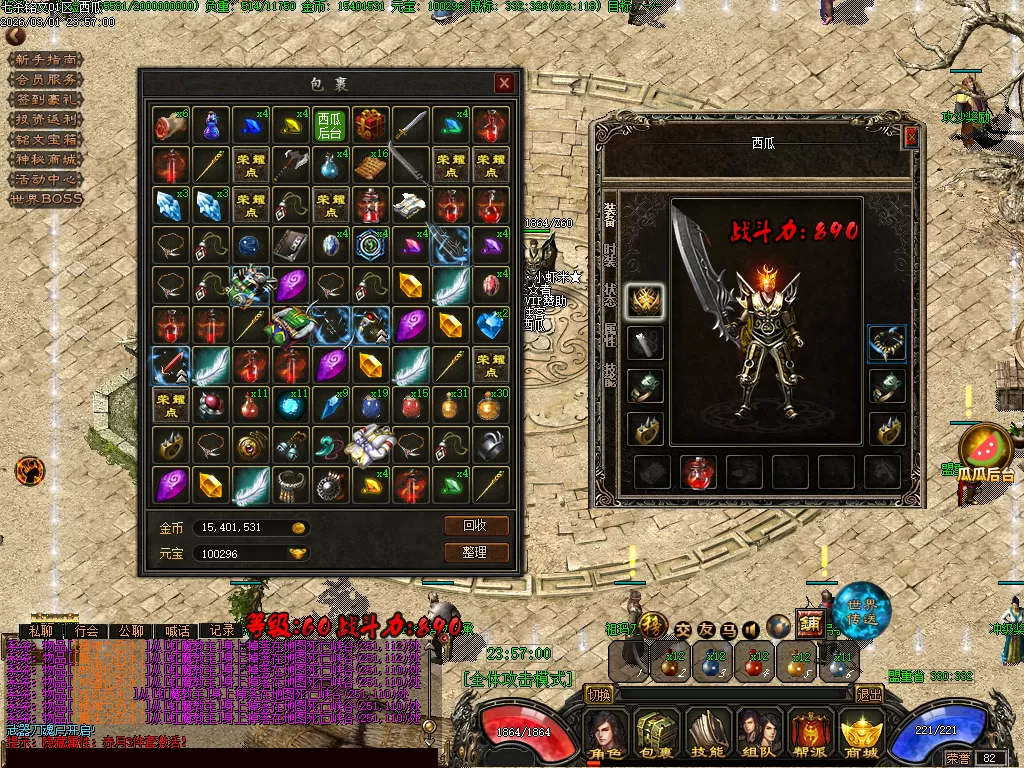This screenshot has width=1024, height=768.
Task: Open the 新手指南 beginner guide
Action: click(x=46, y=60)
